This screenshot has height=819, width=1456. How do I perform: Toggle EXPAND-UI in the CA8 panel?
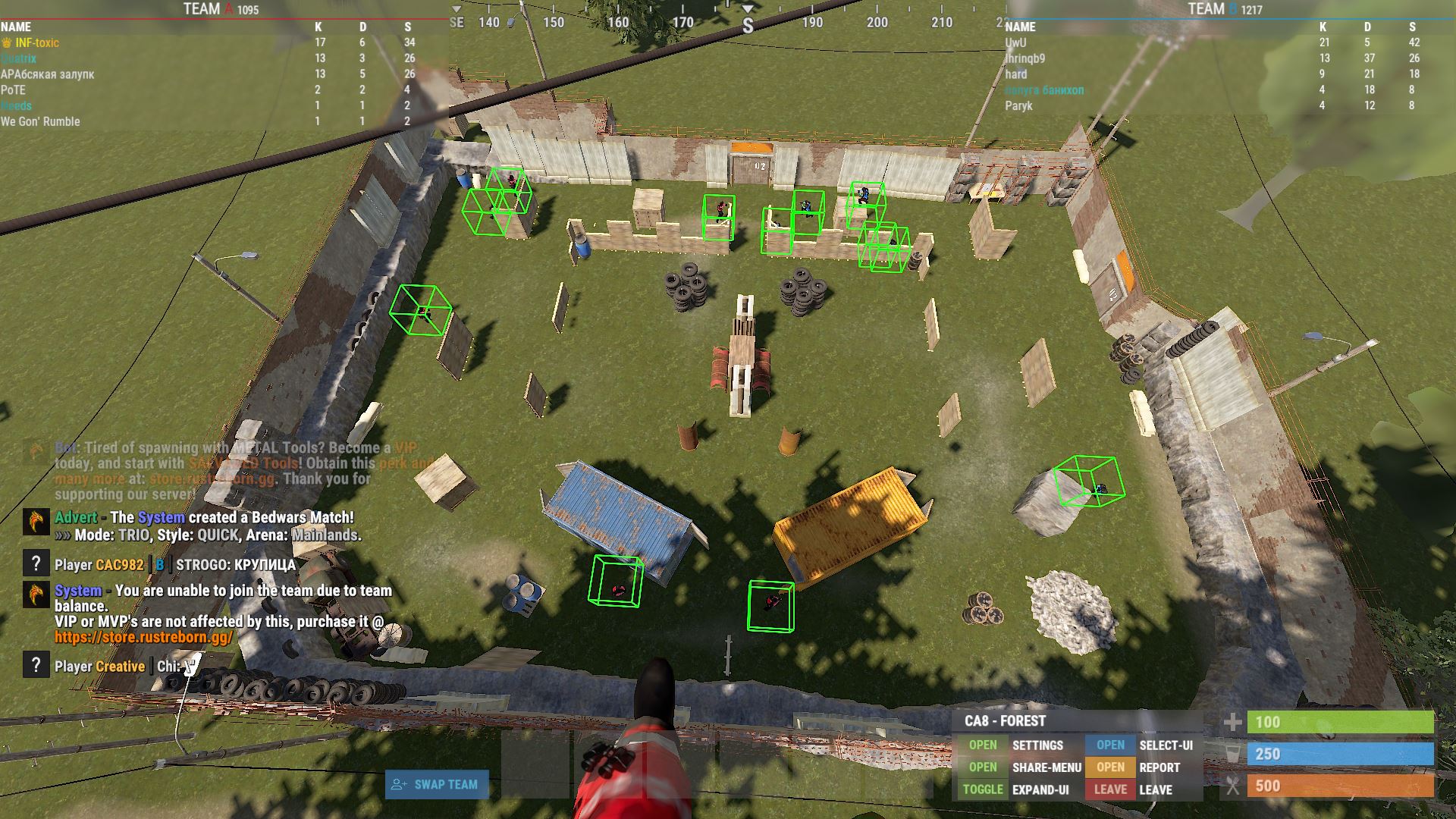(x=983, y=789)
